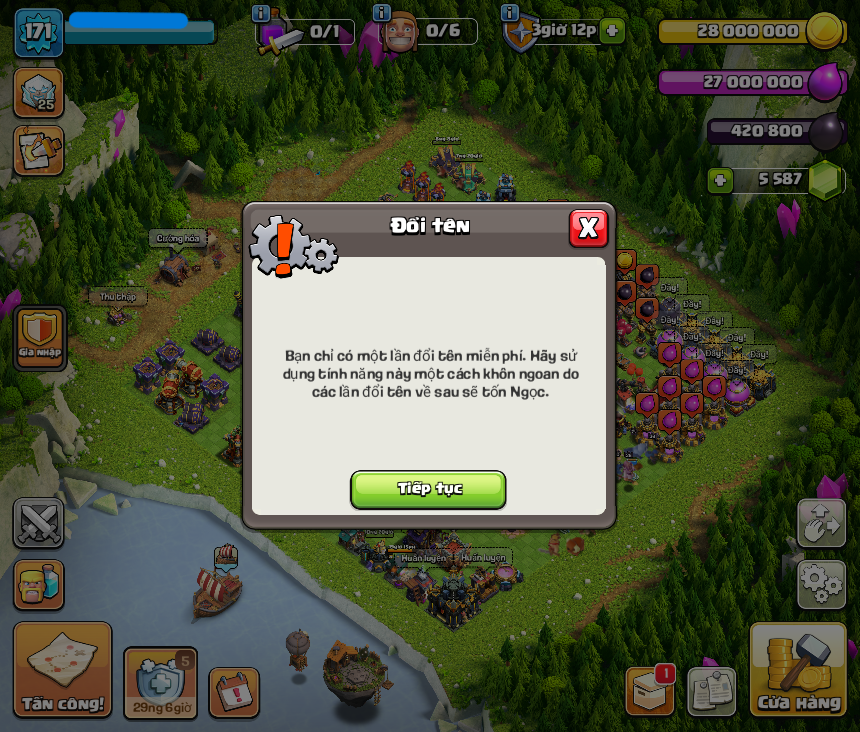The image size is (860, 732).
Task: Open the Tấn công attack map
Action: pyautogui.click(x=62, y=670)
